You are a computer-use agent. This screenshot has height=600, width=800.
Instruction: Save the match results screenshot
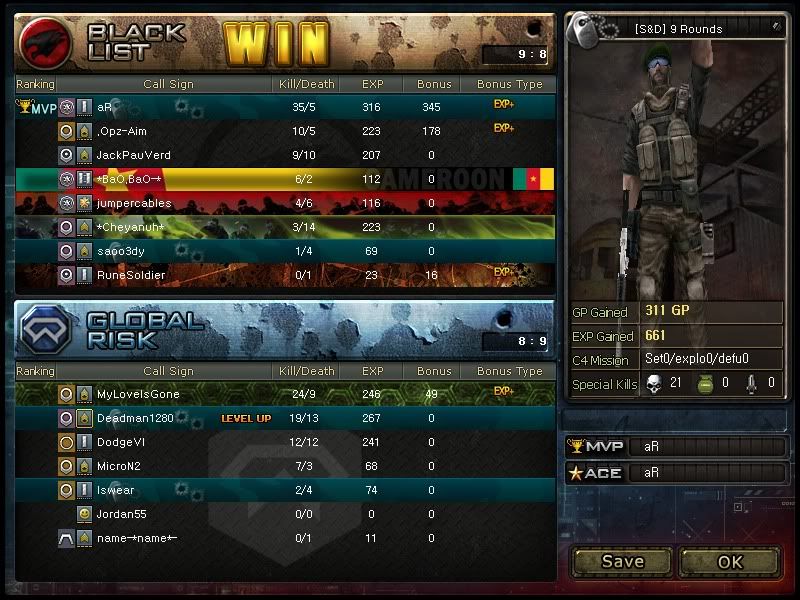622,561
